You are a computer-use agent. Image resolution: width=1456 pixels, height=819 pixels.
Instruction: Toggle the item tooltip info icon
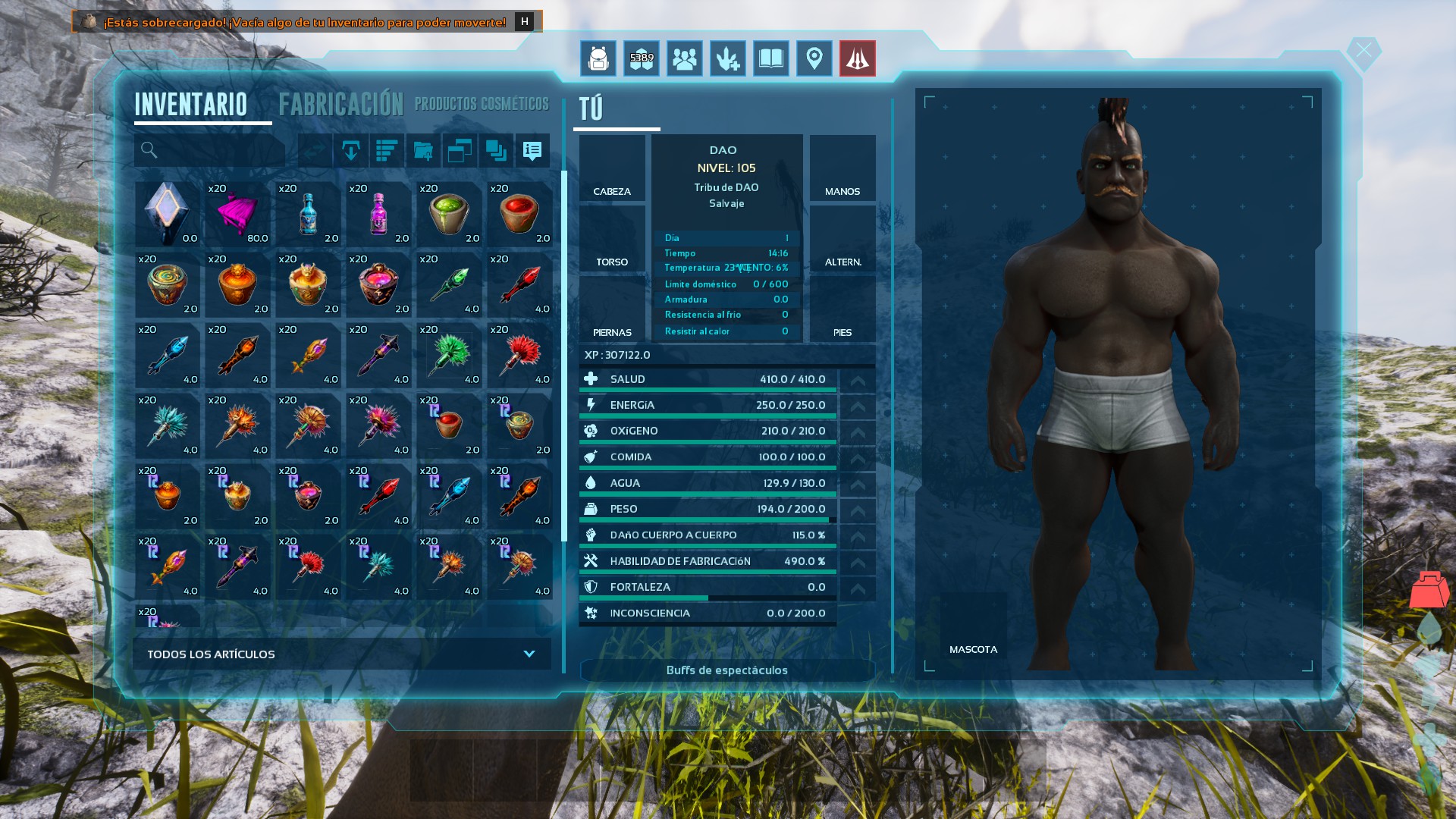tap(531, 150)
